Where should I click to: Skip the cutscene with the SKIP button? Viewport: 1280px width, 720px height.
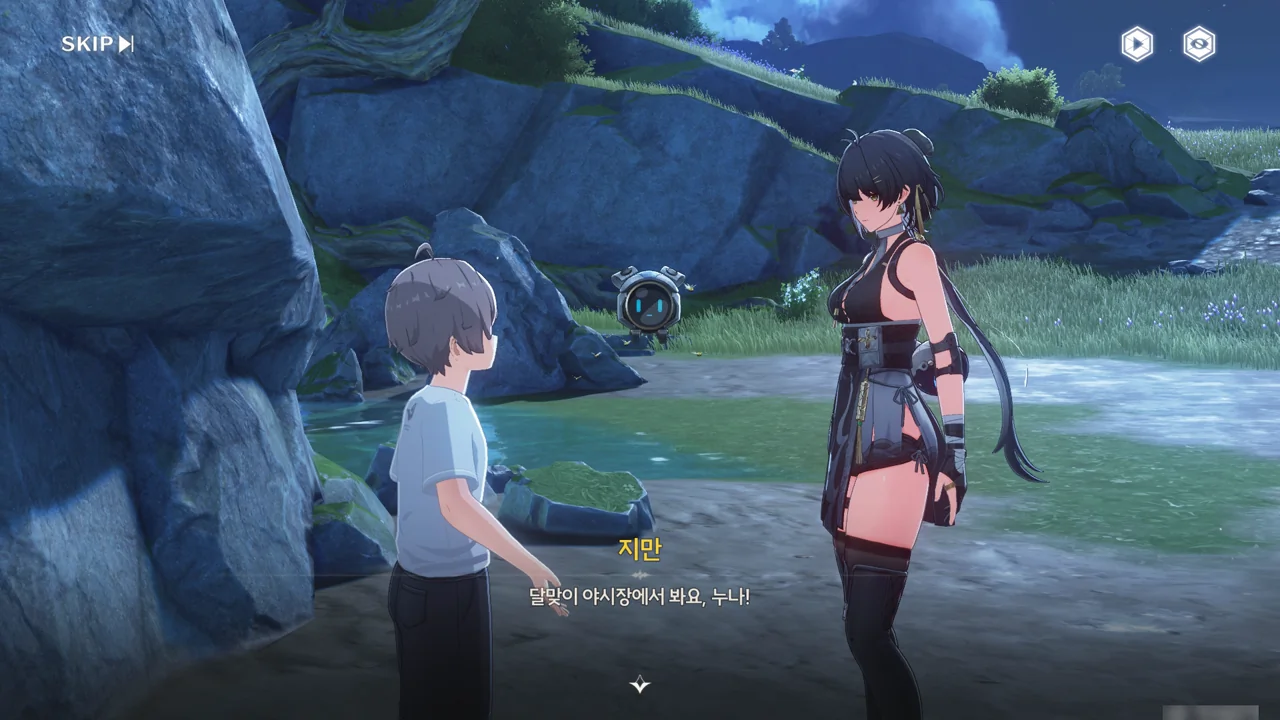[x=97, y=44]
